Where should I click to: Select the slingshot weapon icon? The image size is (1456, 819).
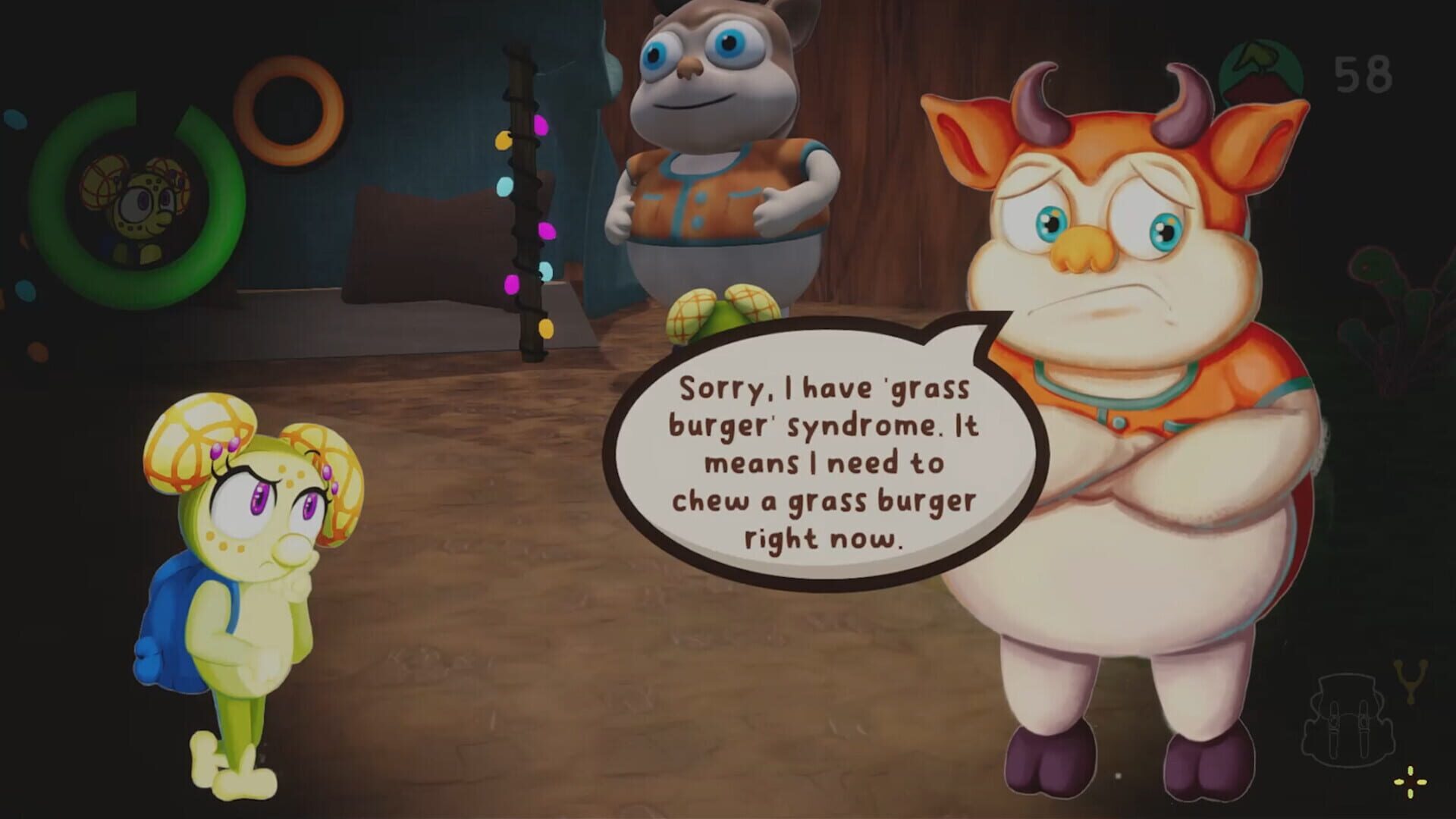pyautogui.click(x=1411, y=680)
